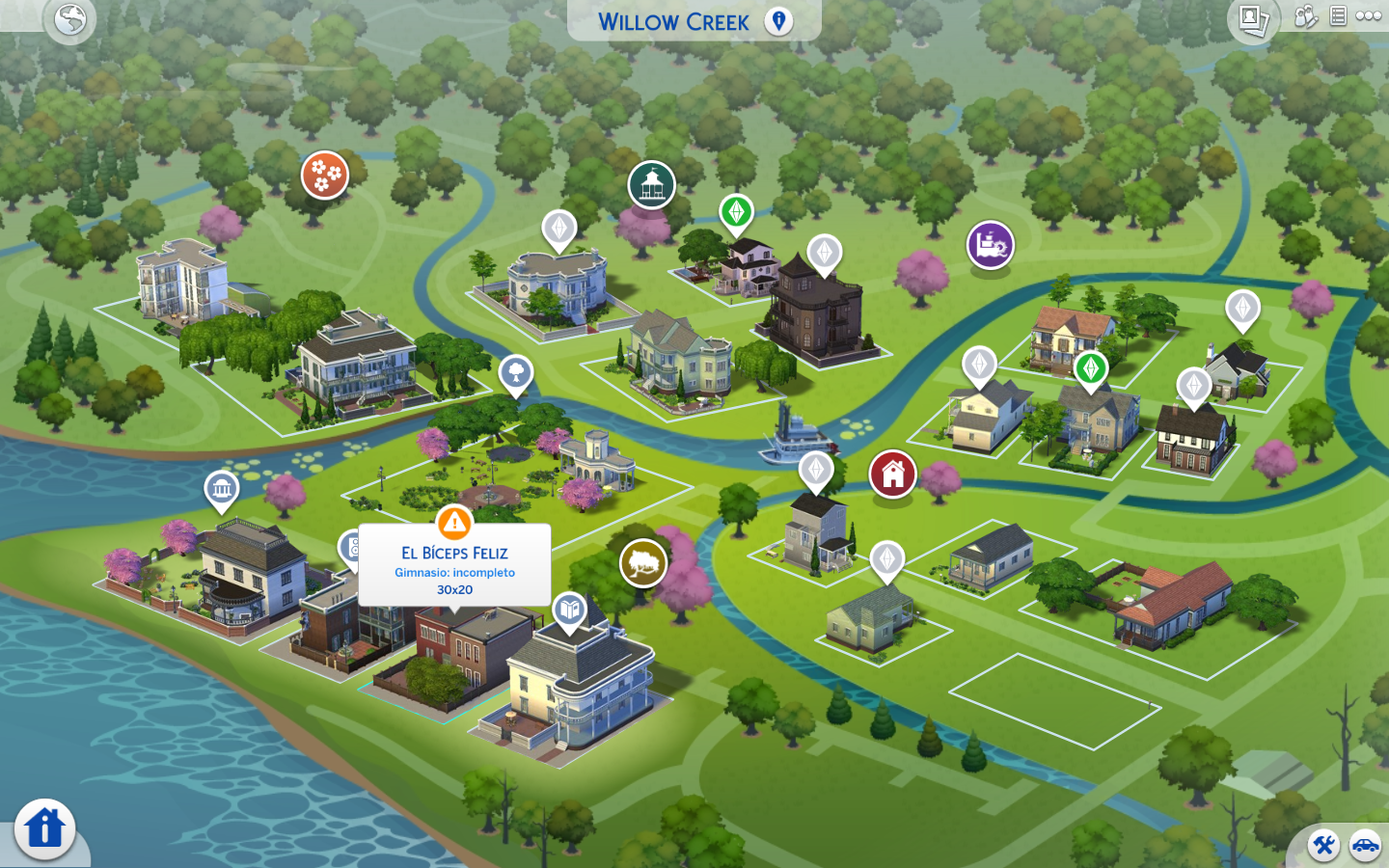Open the Gallery photo icon
This screenshot has height=868, width=1389.
[1253, 19]
